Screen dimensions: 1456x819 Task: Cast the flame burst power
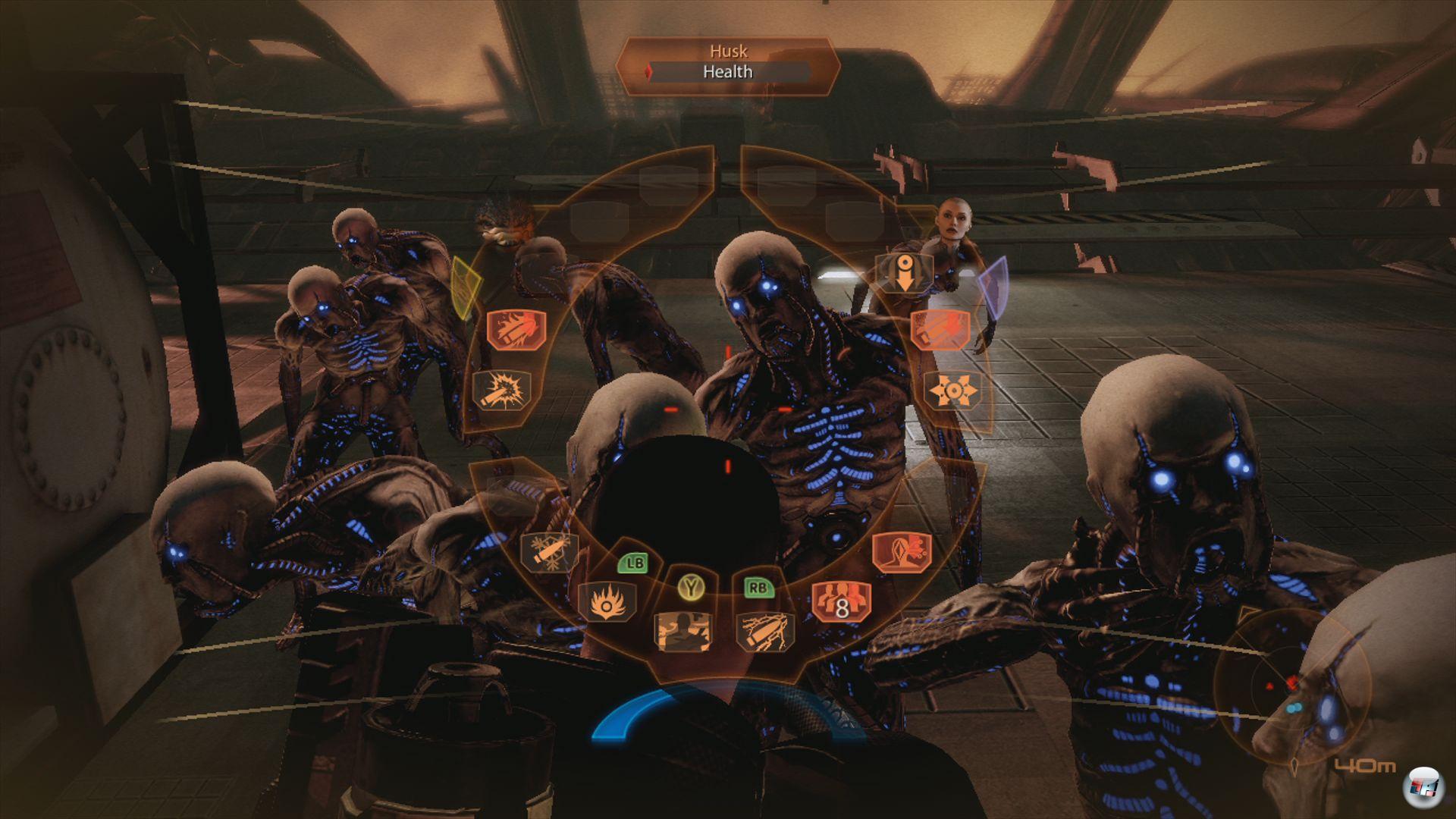(x=607, y=602)
